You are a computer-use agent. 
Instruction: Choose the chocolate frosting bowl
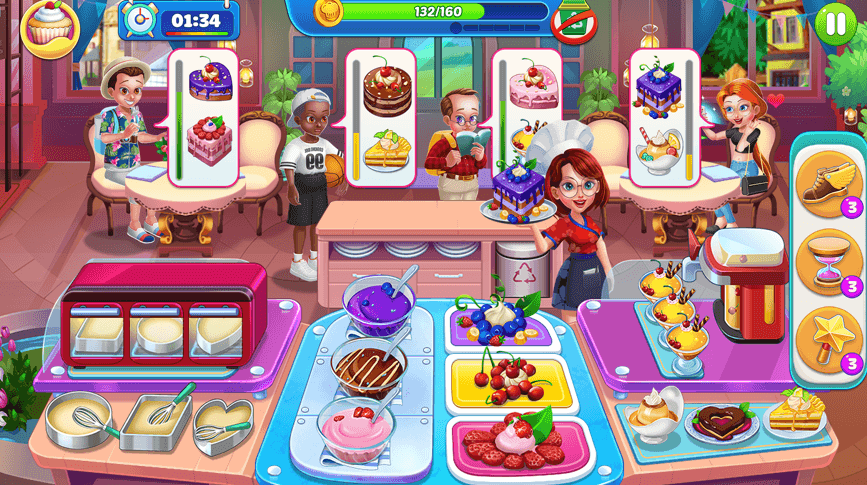click(x=369, y=367)
